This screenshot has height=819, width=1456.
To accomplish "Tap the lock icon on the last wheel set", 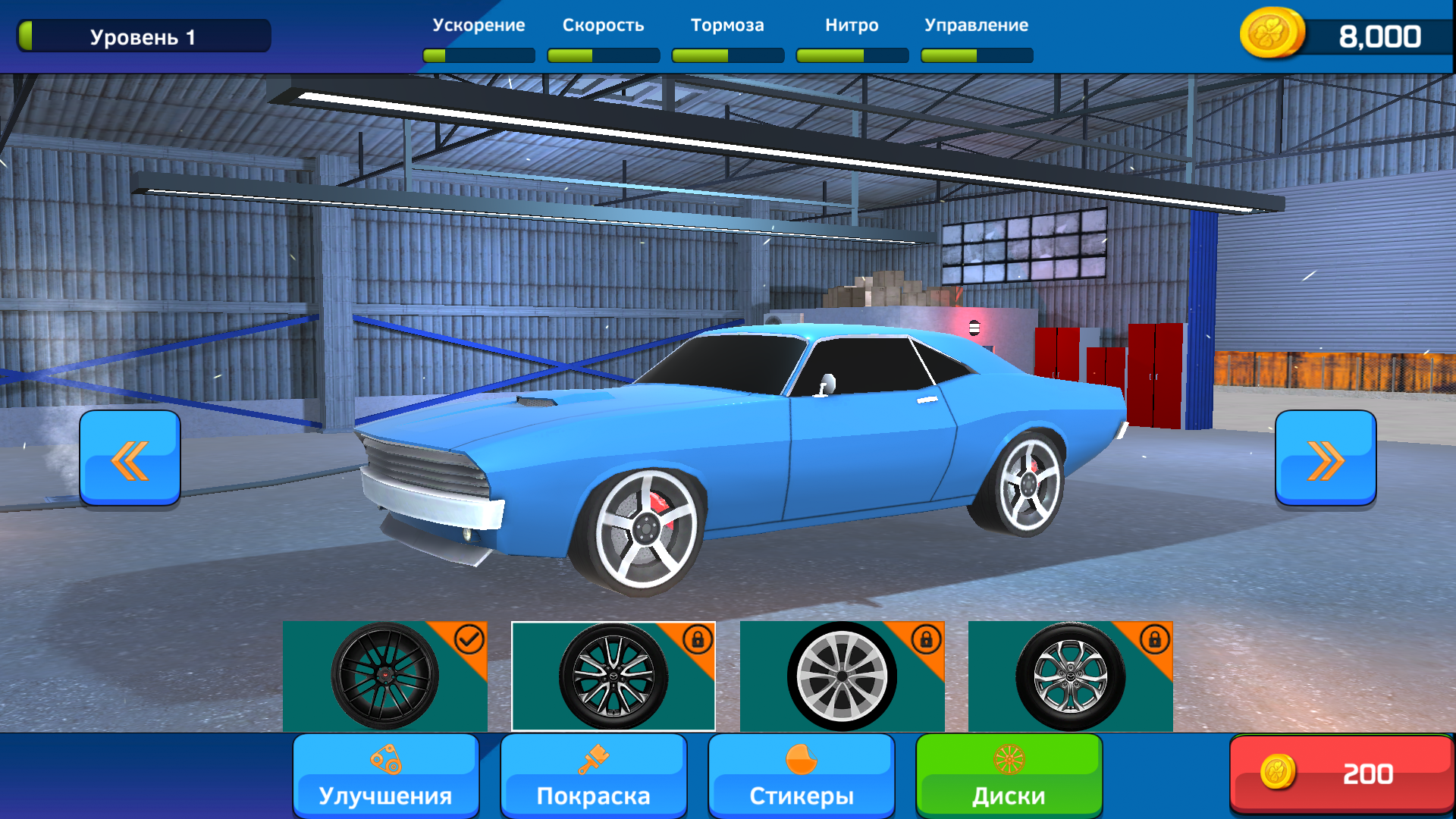I will coord(1156,638).
